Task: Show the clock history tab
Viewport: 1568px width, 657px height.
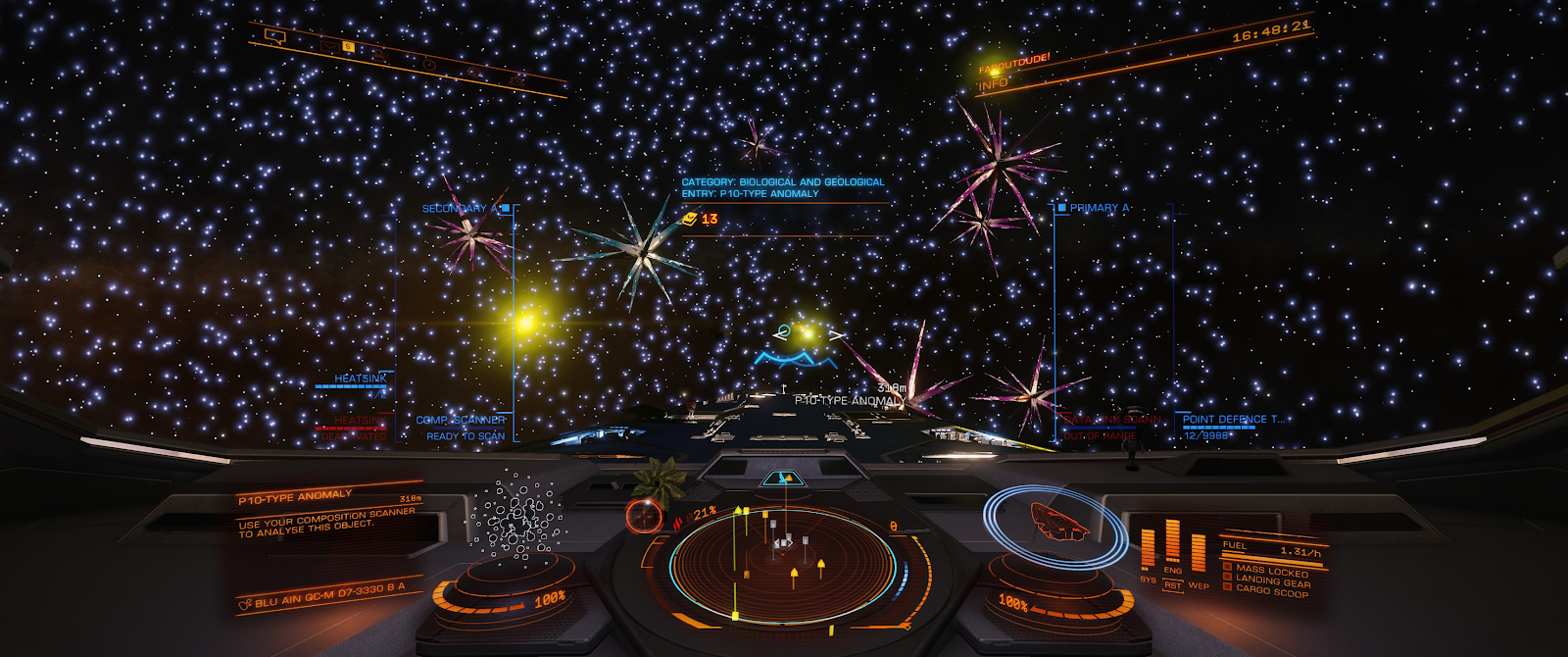Action: pos(429,64)
